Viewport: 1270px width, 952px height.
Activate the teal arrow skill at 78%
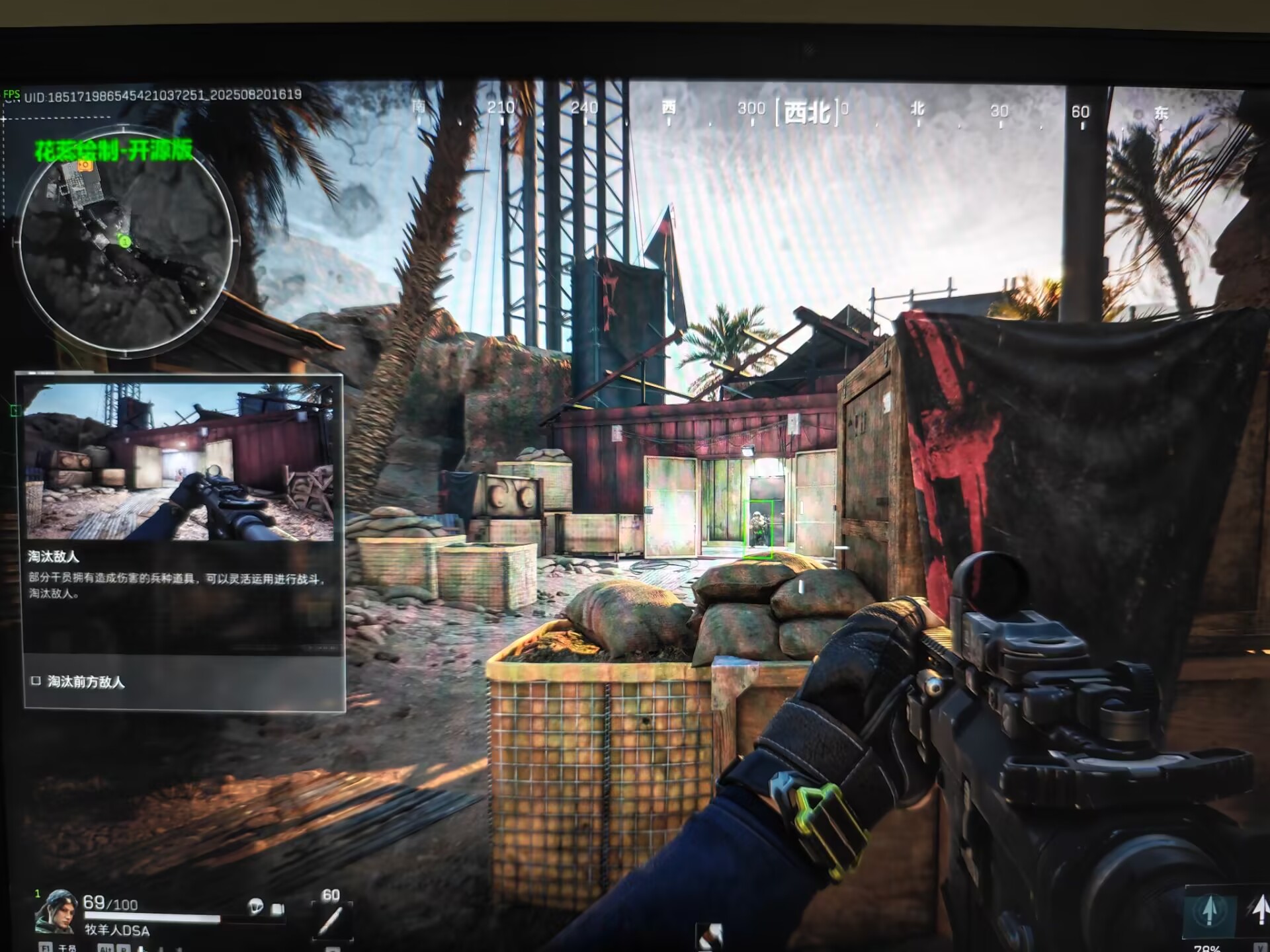pyautogui.click(x=1210, y=912)
